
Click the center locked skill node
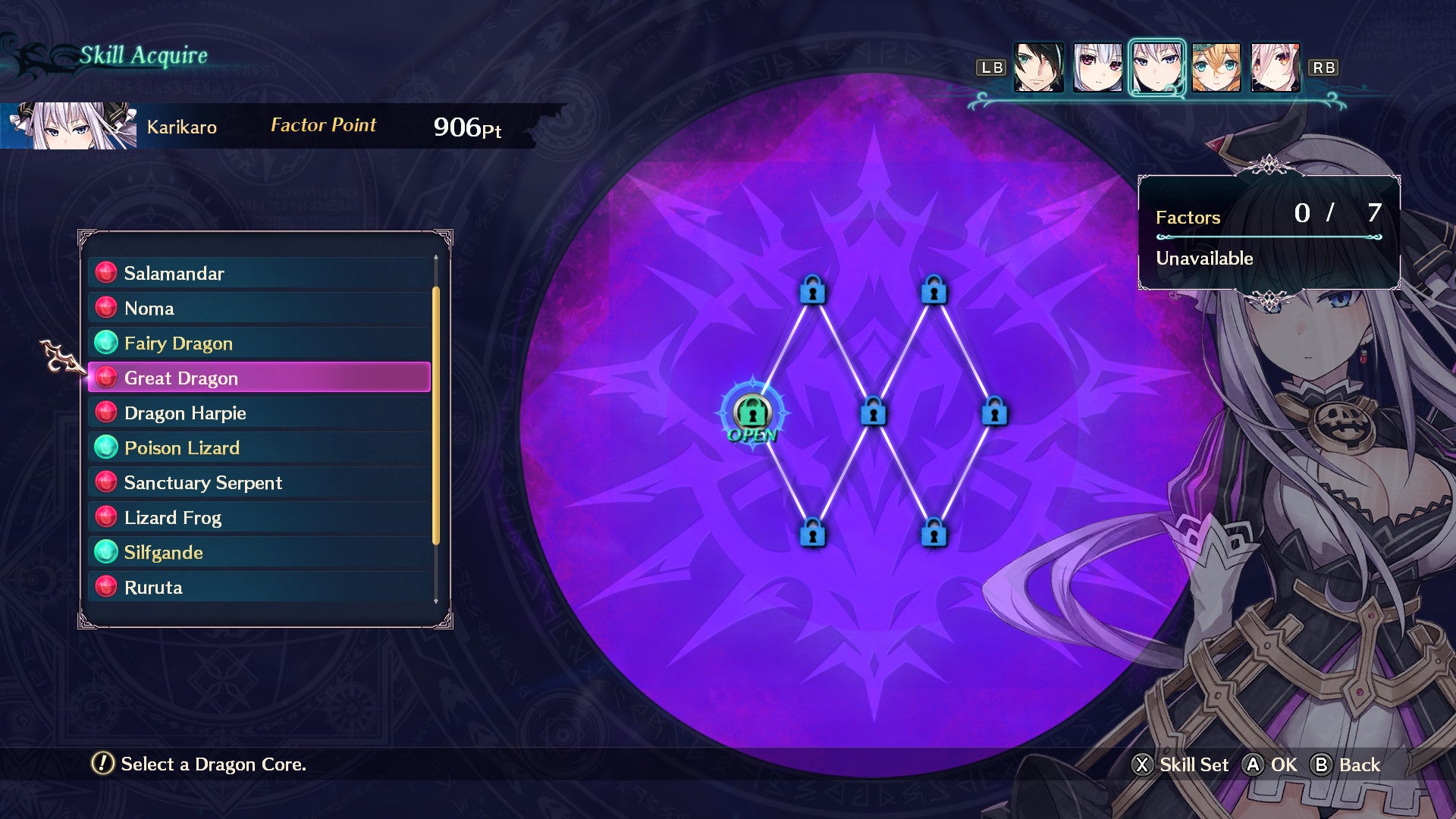[872, 414]
